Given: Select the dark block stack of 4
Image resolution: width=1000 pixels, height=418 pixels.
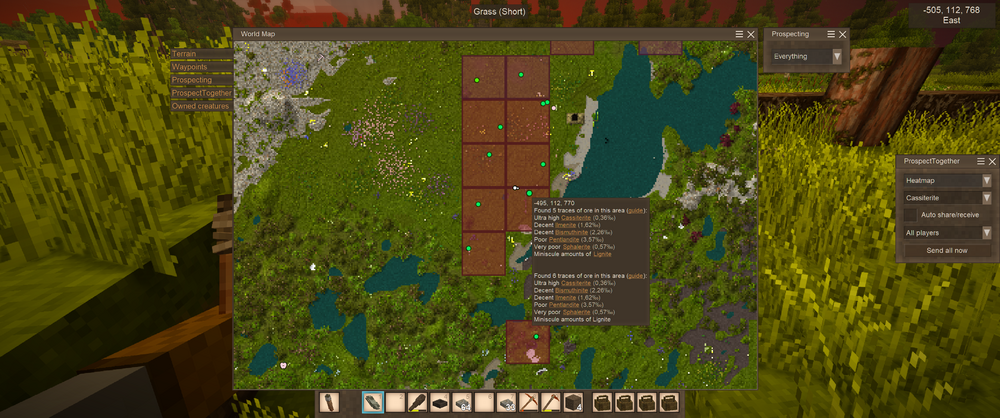Looking at the screenshot, I should [x=574, y=403].
